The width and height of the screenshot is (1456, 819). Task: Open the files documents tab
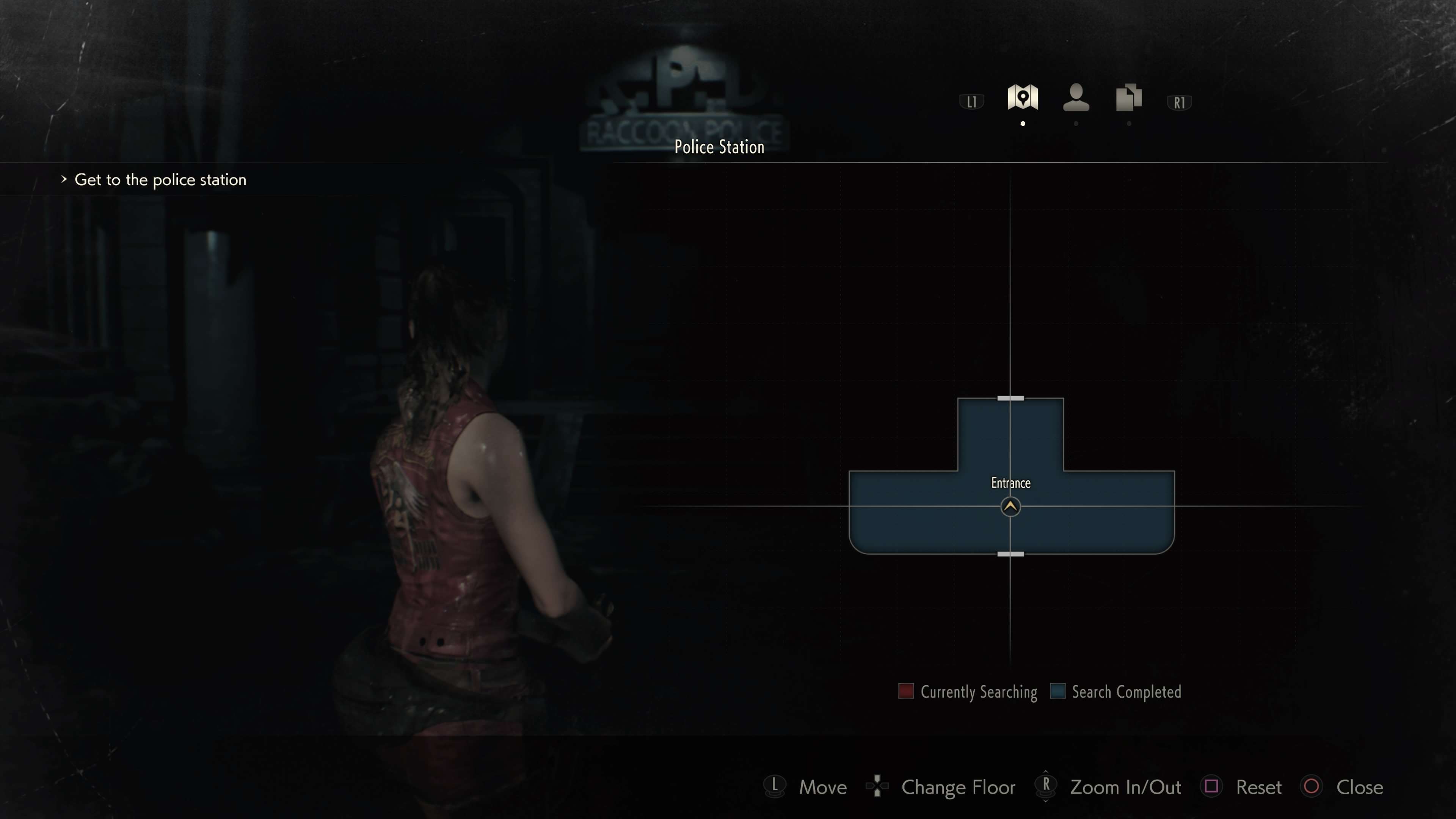pos(1129,97)
